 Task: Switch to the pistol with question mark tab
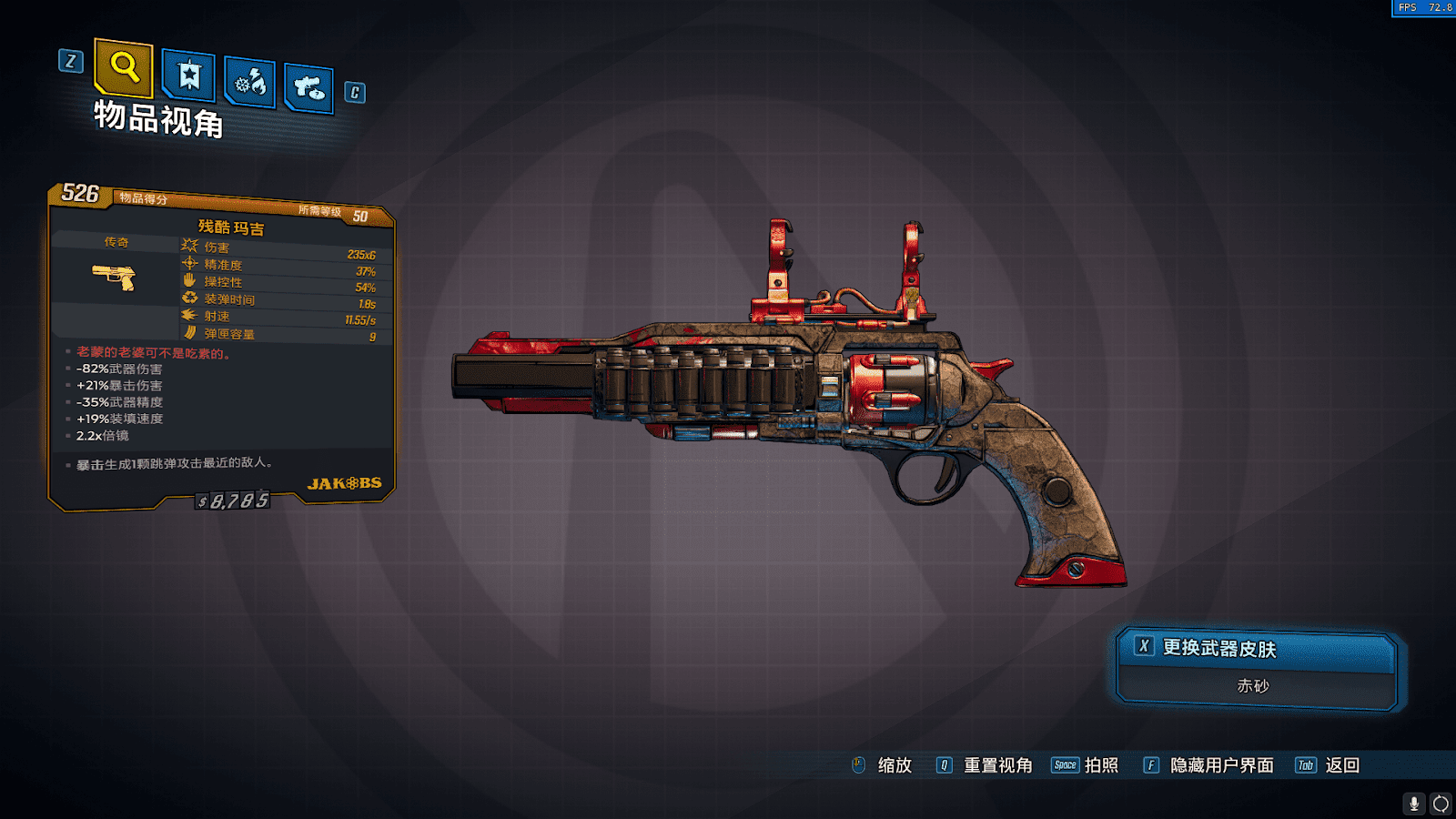pyautogui.click(x=308, y=88)
